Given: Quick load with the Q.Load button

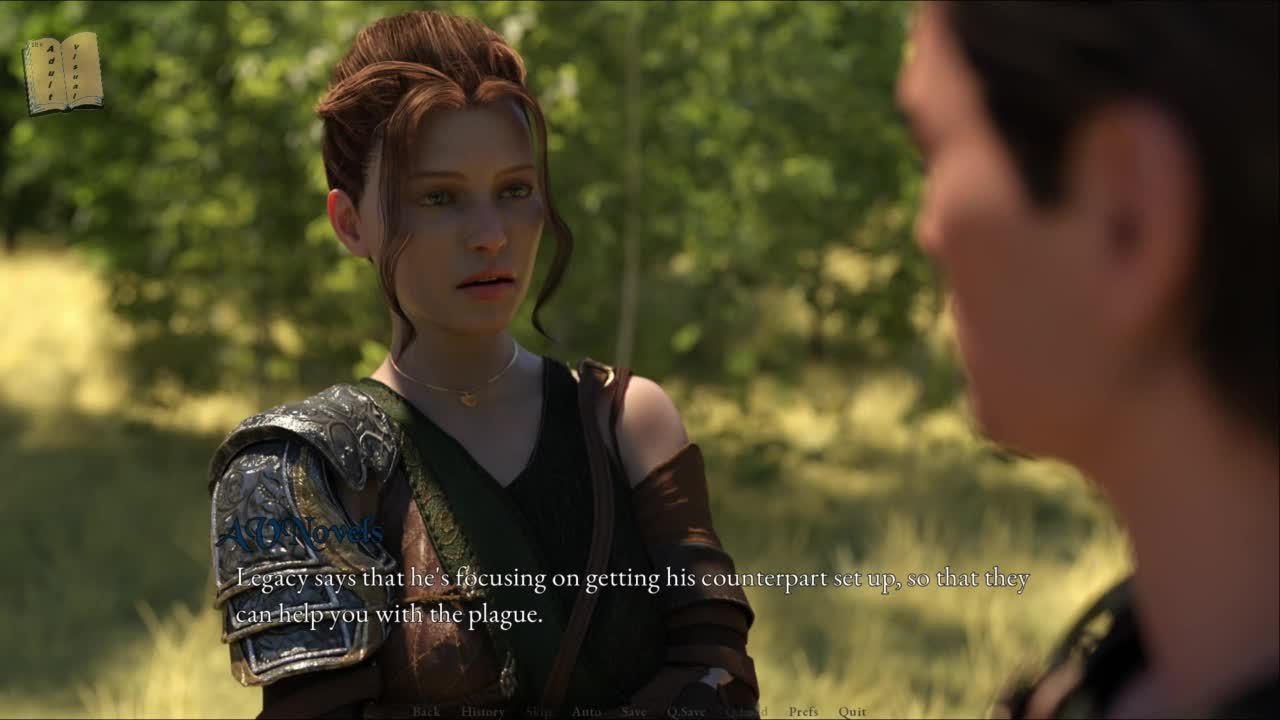Looking at the screenshot, I should pyautogui.click(x=746, y=712).
